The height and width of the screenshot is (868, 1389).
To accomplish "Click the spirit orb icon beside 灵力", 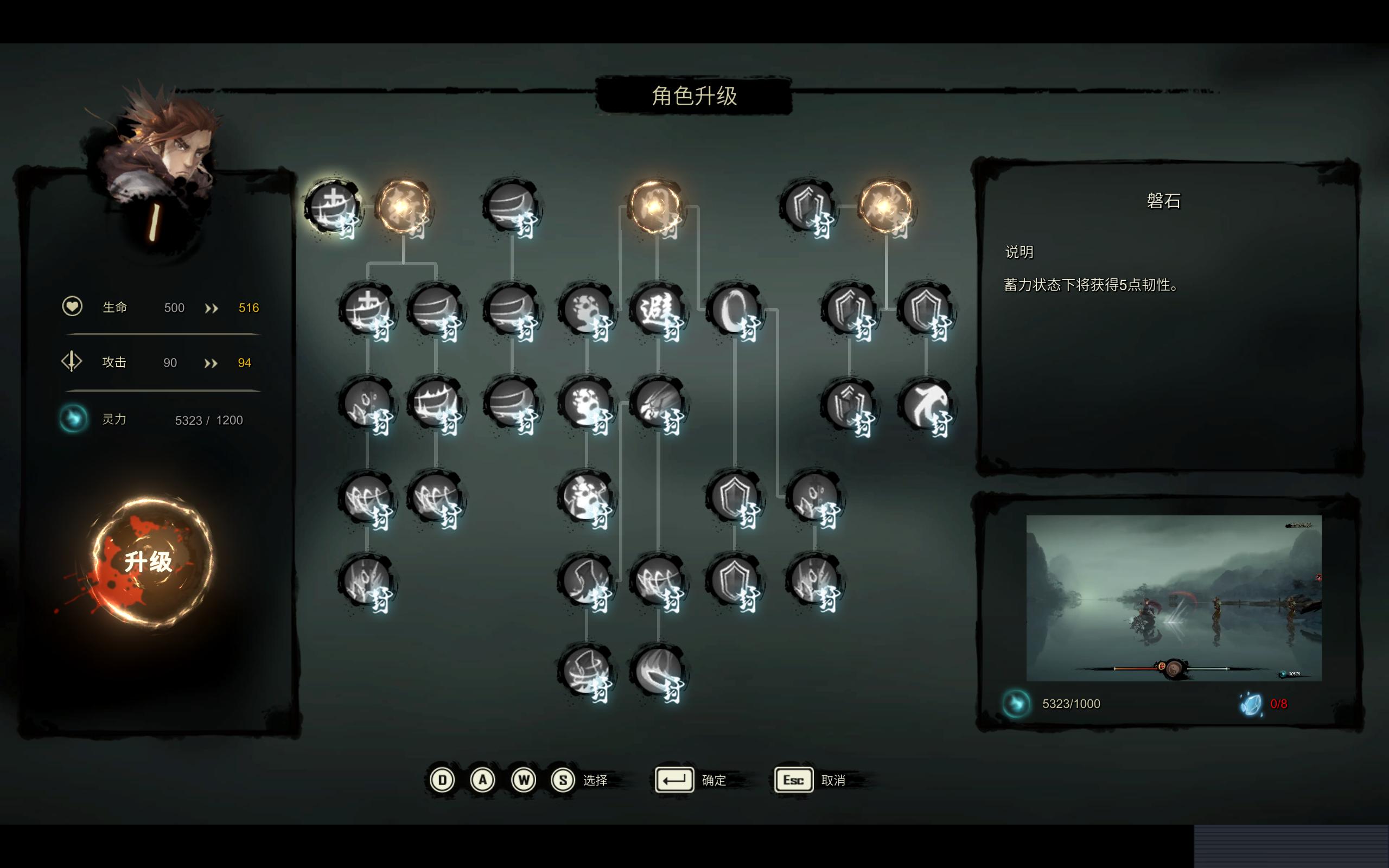I will [x=73, y=420].
